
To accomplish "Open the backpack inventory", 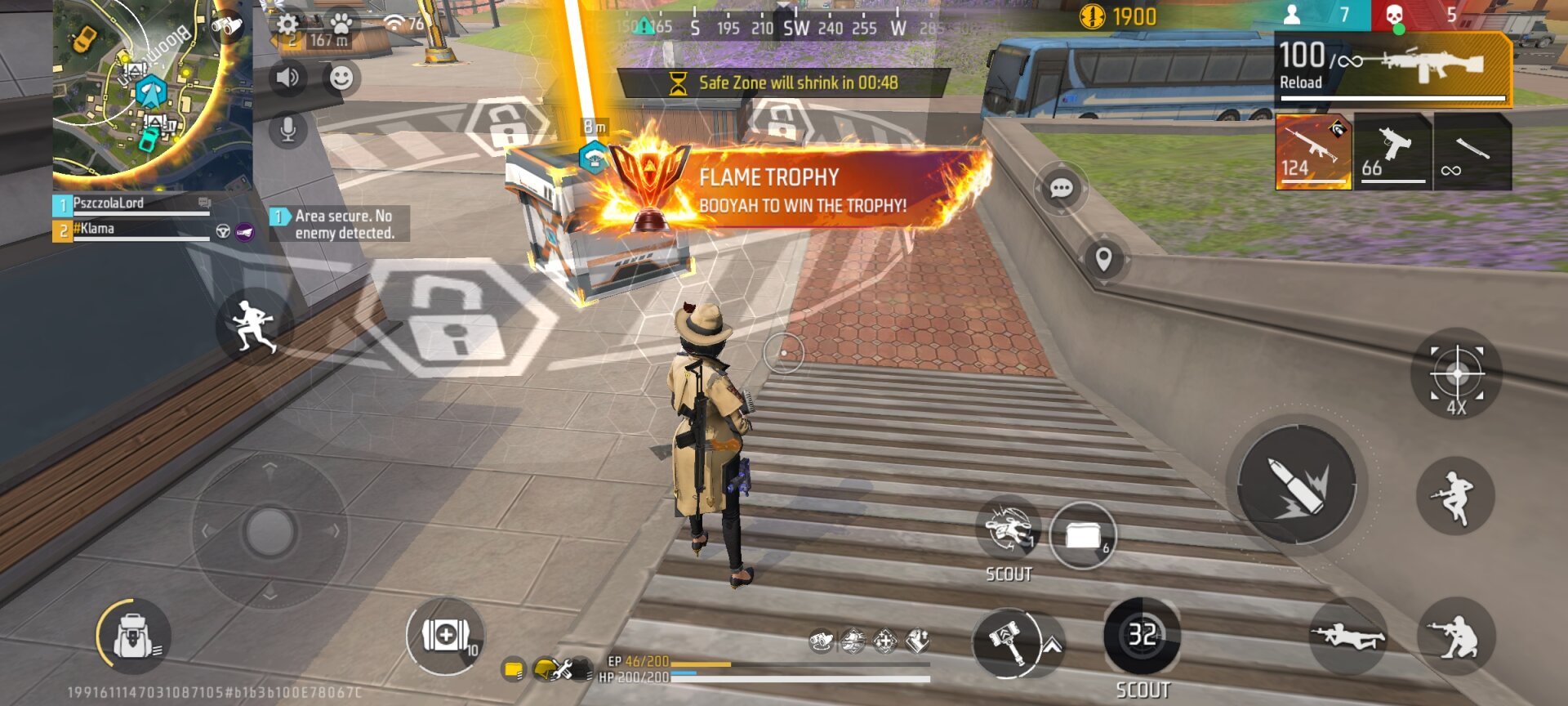I will tap(133, 636).
